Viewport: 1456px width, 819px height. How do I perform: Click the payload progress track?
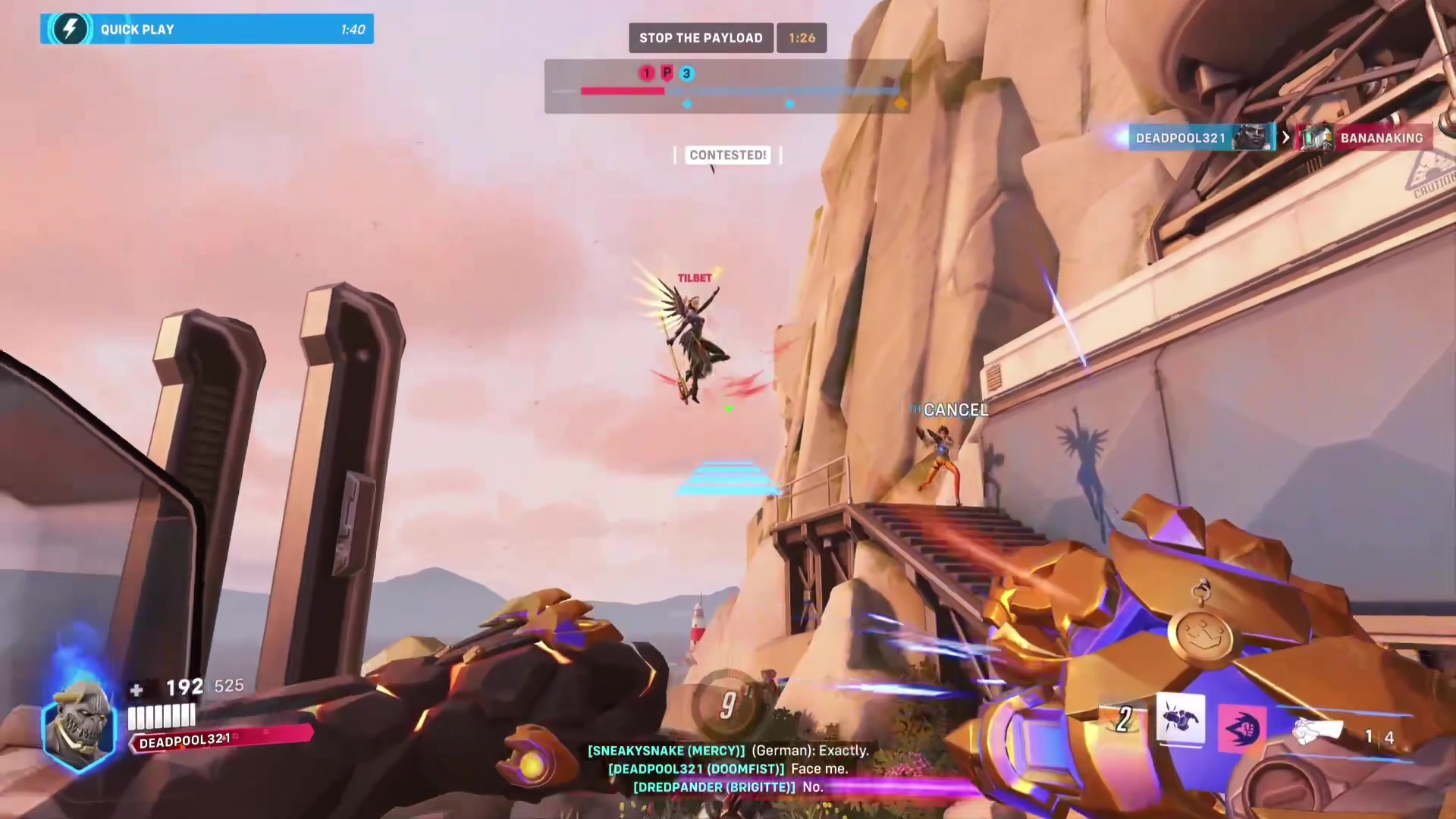point(739,91)
